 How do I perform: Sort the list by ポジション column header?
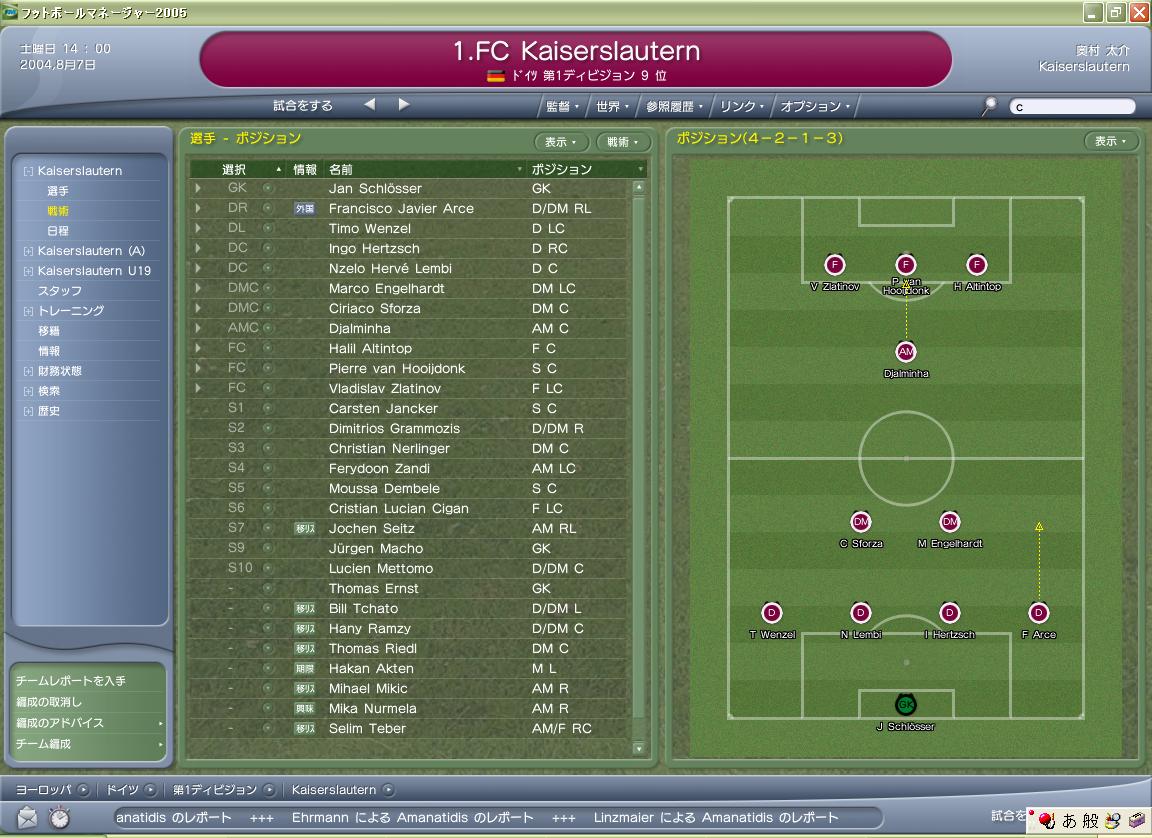[561, 169]
